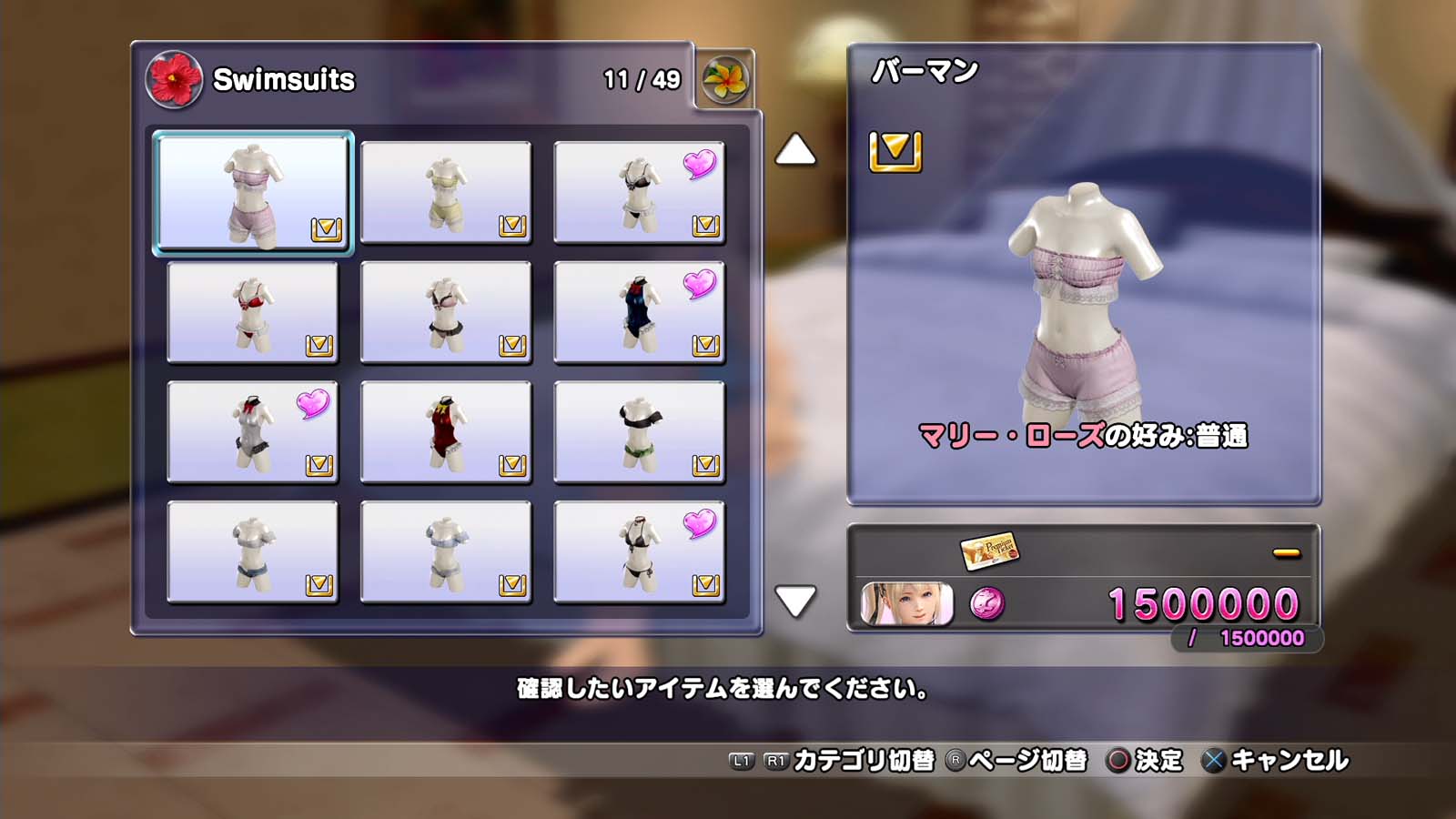Viewport: 1456px width, 819px height.
Task: Pick the red bikini swimsuit tile
Action: pyautogui.click(x=252, y=312)
